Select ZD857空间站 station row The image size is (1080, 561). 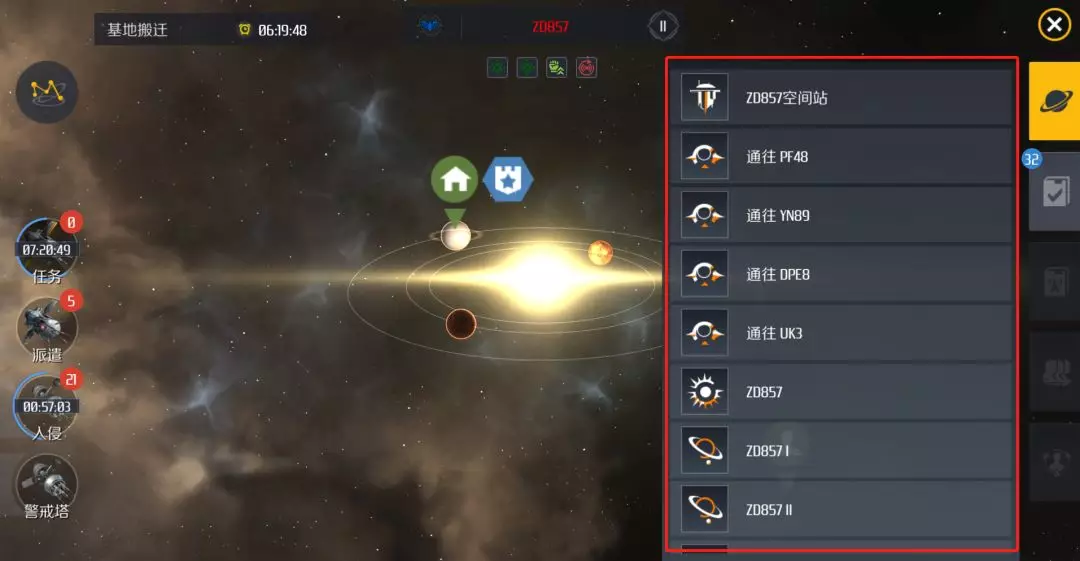(841, 98)
